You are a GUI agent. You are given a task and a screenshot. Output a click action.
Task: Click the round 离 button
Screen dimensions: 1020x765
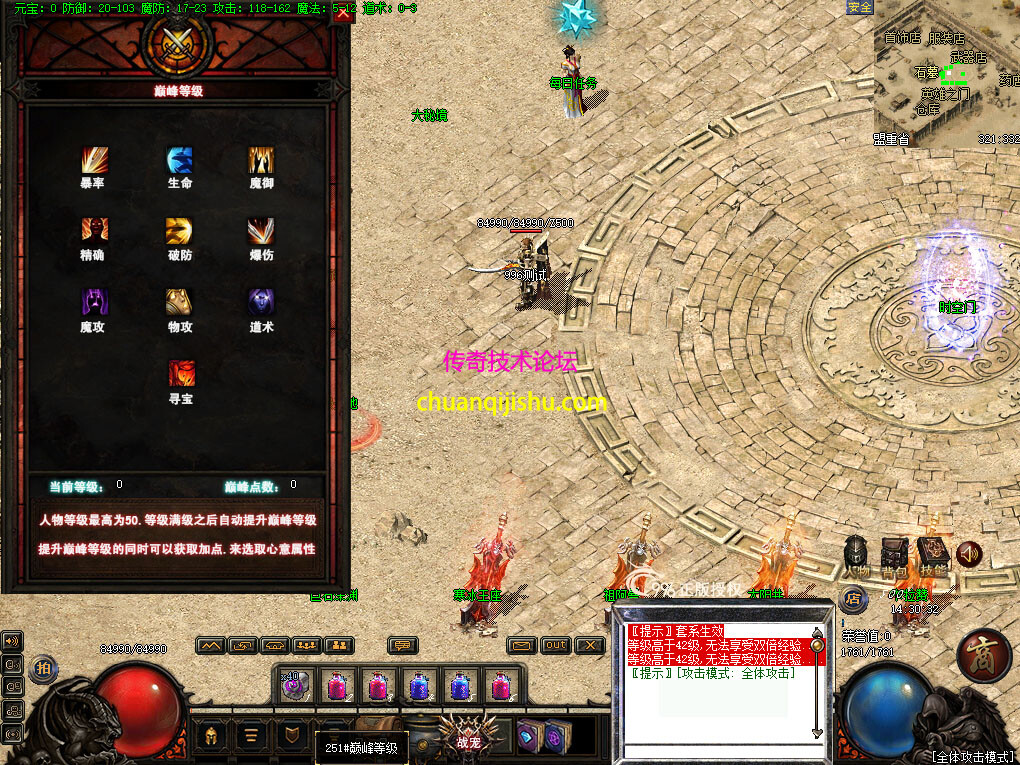coord(984,656)
